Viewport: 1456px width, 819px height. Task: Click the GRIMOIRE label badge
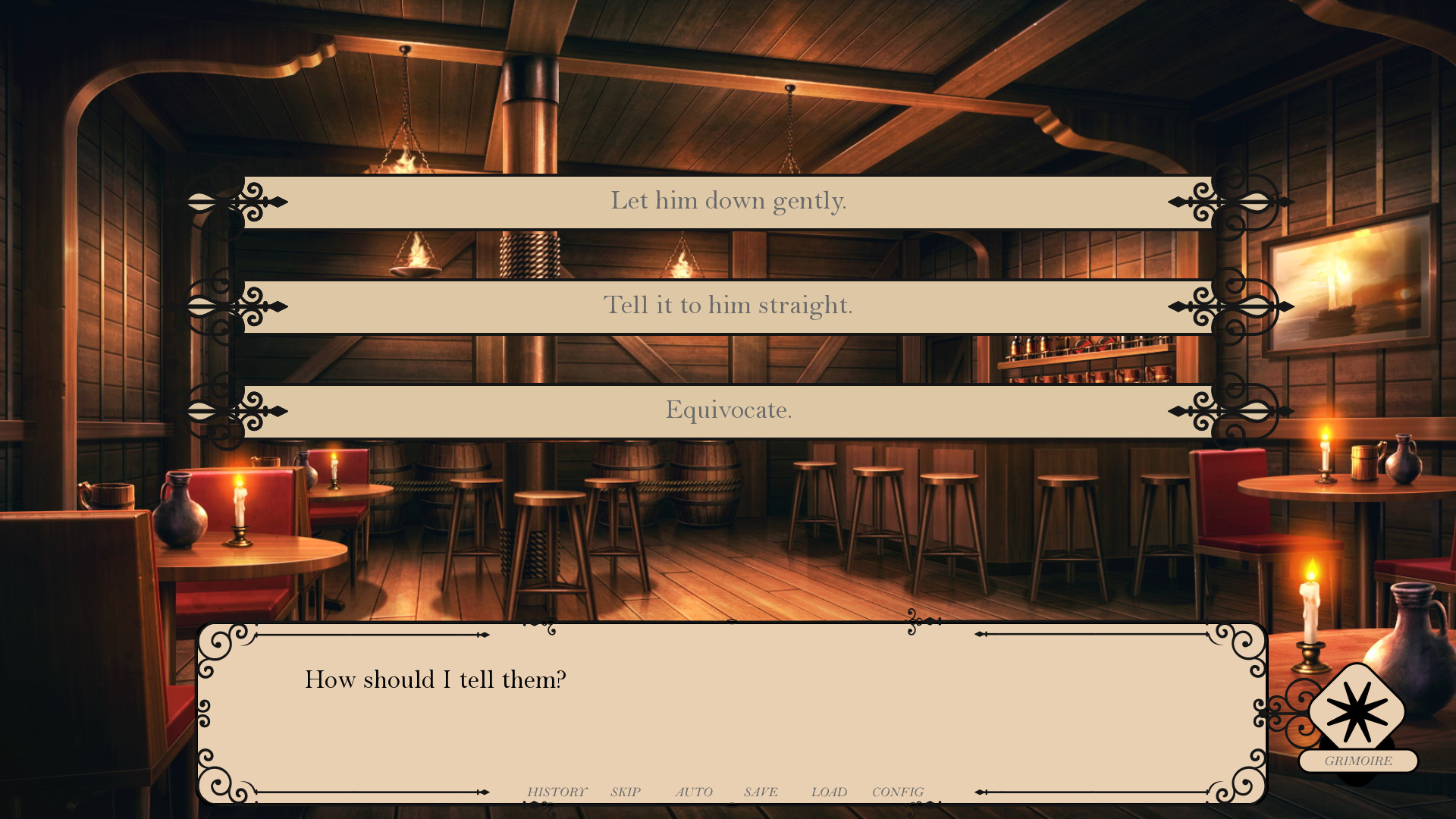(x=1358, y=761)
